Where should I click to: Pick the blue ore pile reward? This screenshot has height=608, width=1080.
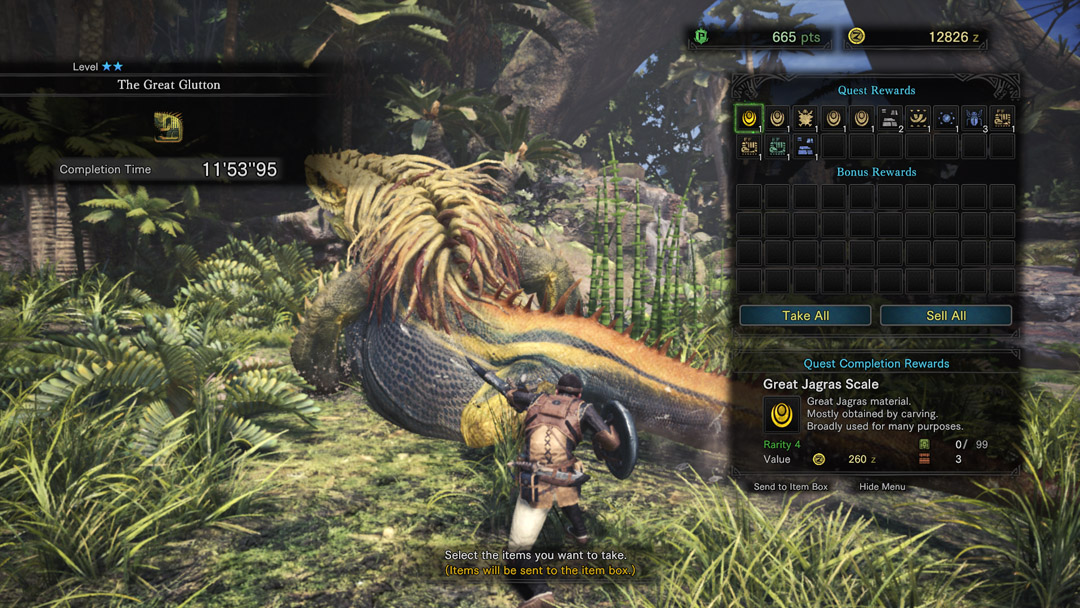[805, 147]
